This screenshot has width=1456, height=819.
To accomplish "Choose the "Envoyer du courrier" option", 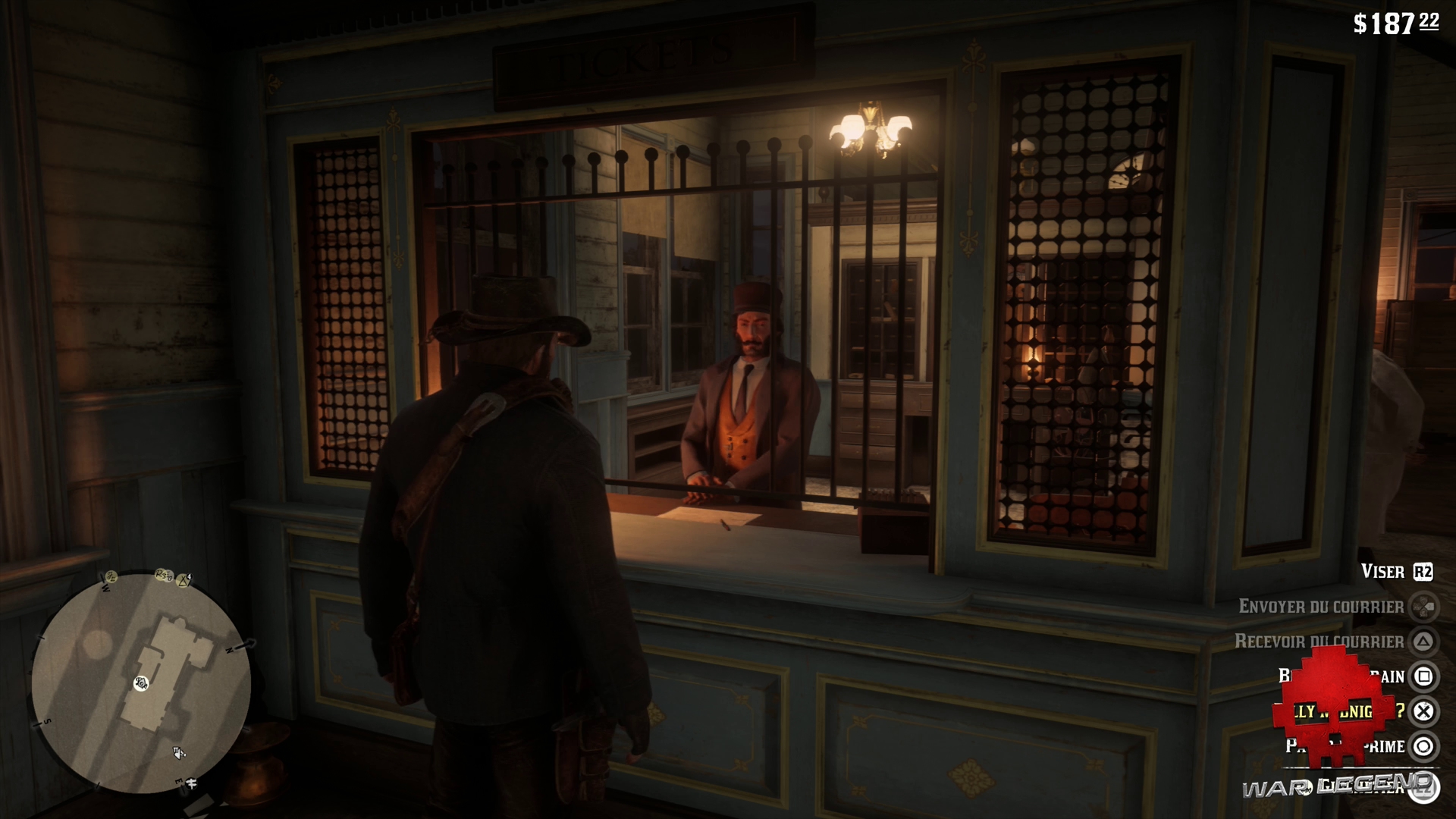I will click(1322, 606).
